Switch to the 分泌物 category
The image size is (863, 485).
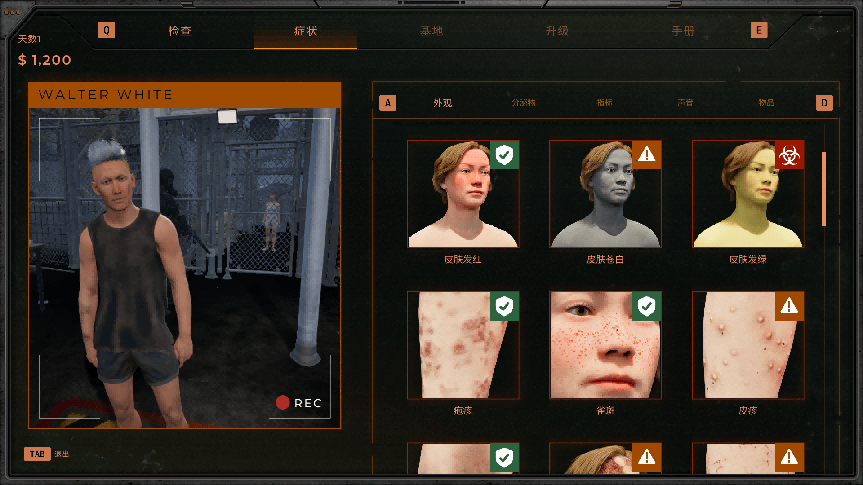point(523,103)
